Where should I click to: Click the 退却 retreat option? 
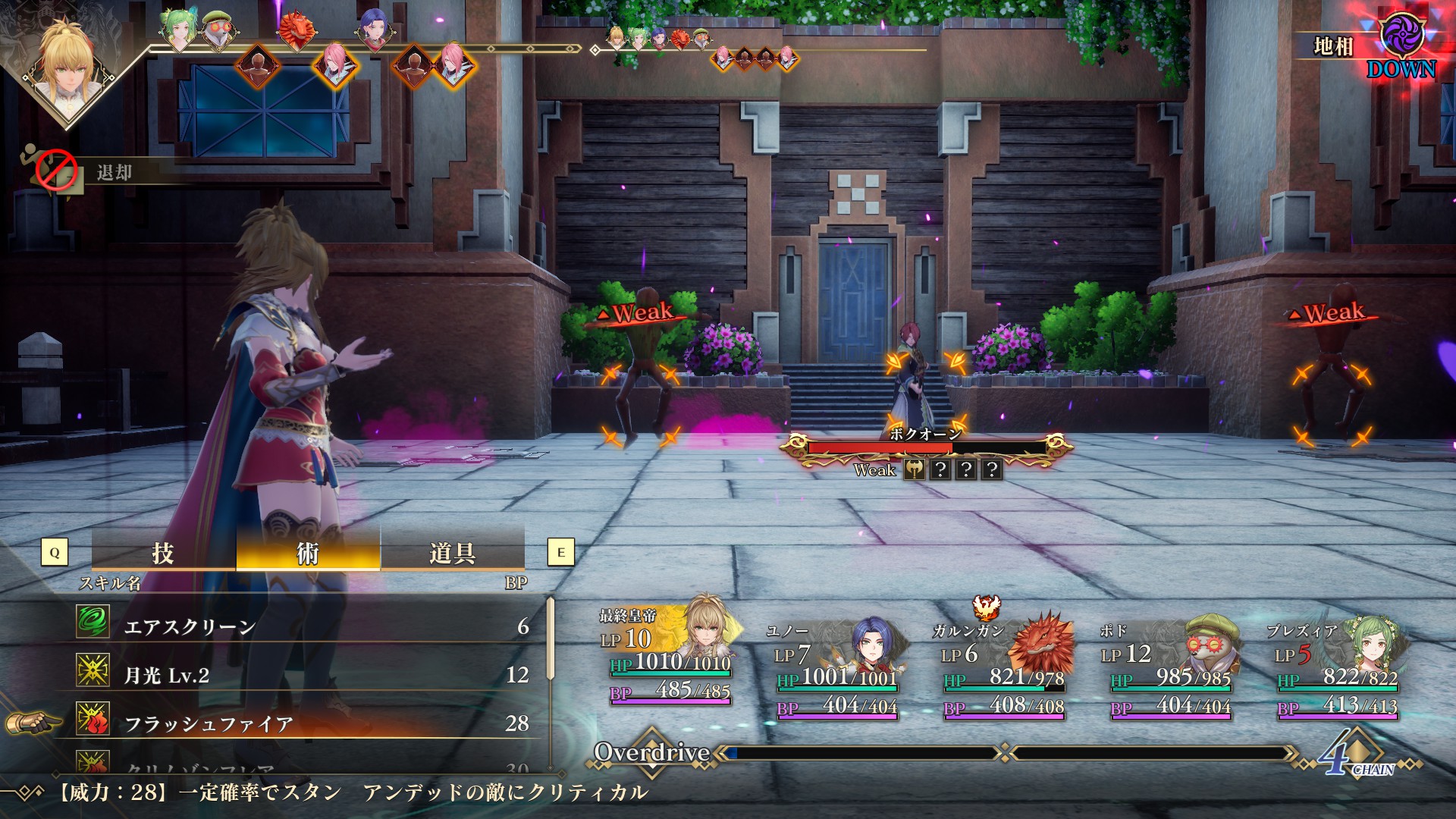pos(114,173)
